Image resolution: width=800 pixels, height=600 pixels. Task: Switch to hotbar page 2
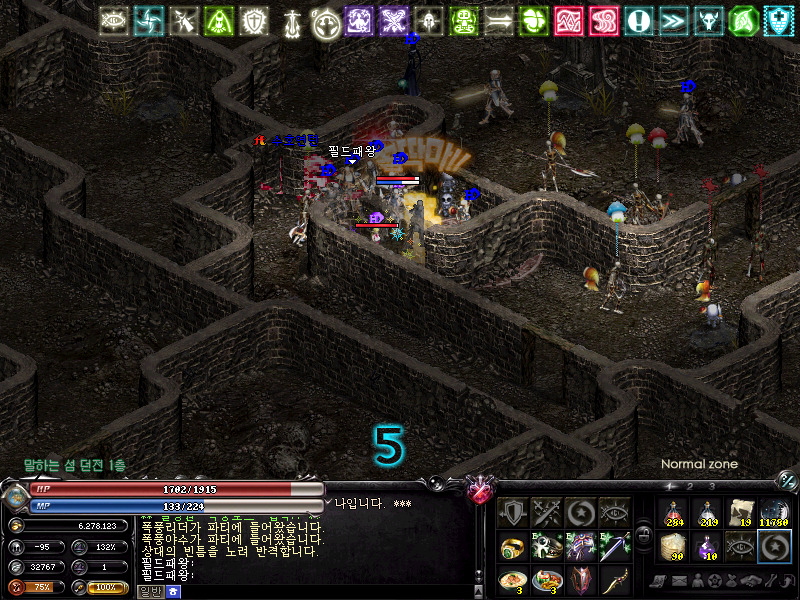[x=688, y=486]
